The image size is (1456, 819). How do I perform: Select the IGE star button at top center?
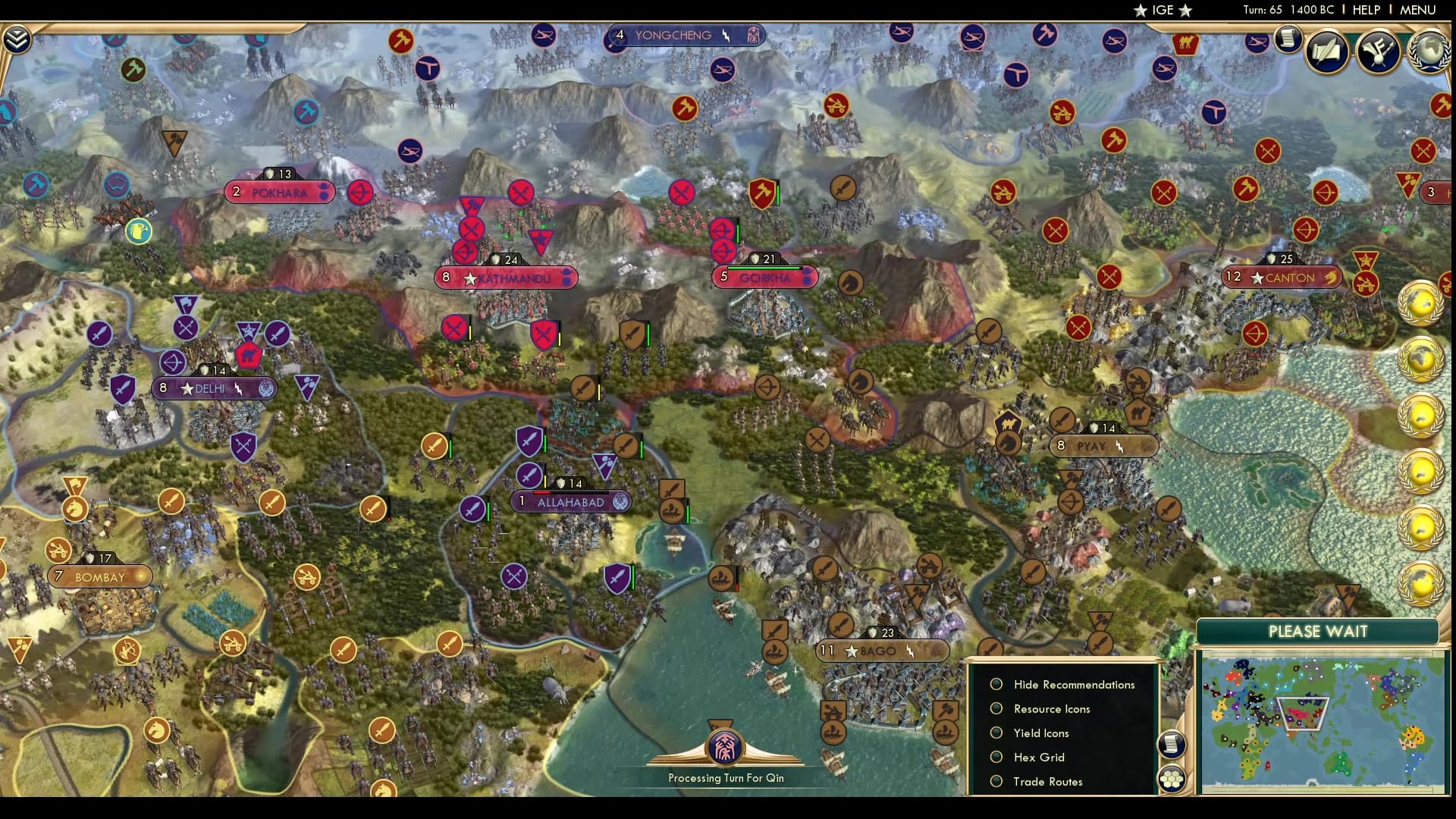(x=1164, y=11)
